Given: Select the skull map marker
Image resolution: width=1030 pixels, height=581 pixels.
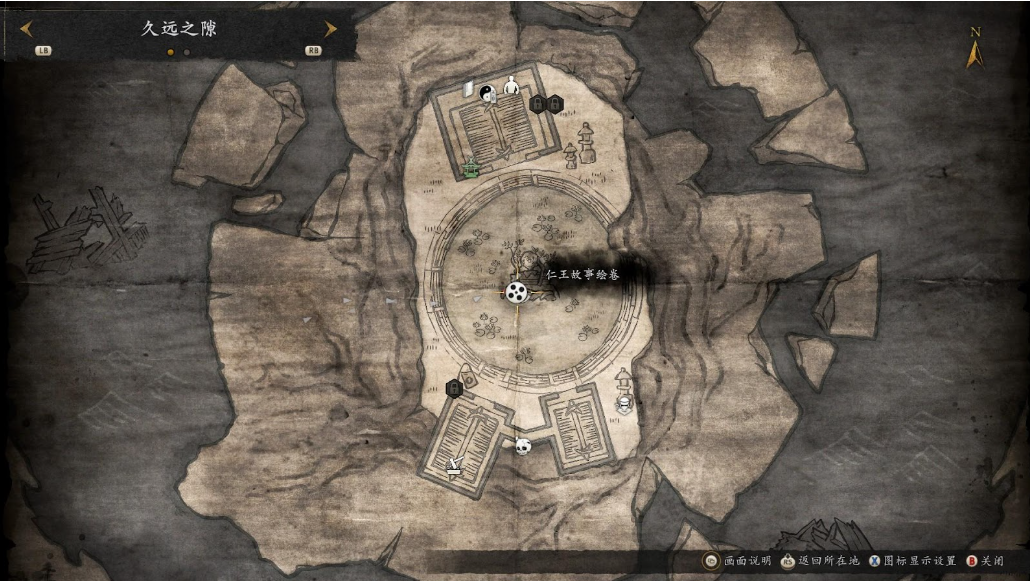Looking at the screenshot, I should click(522, 446).
